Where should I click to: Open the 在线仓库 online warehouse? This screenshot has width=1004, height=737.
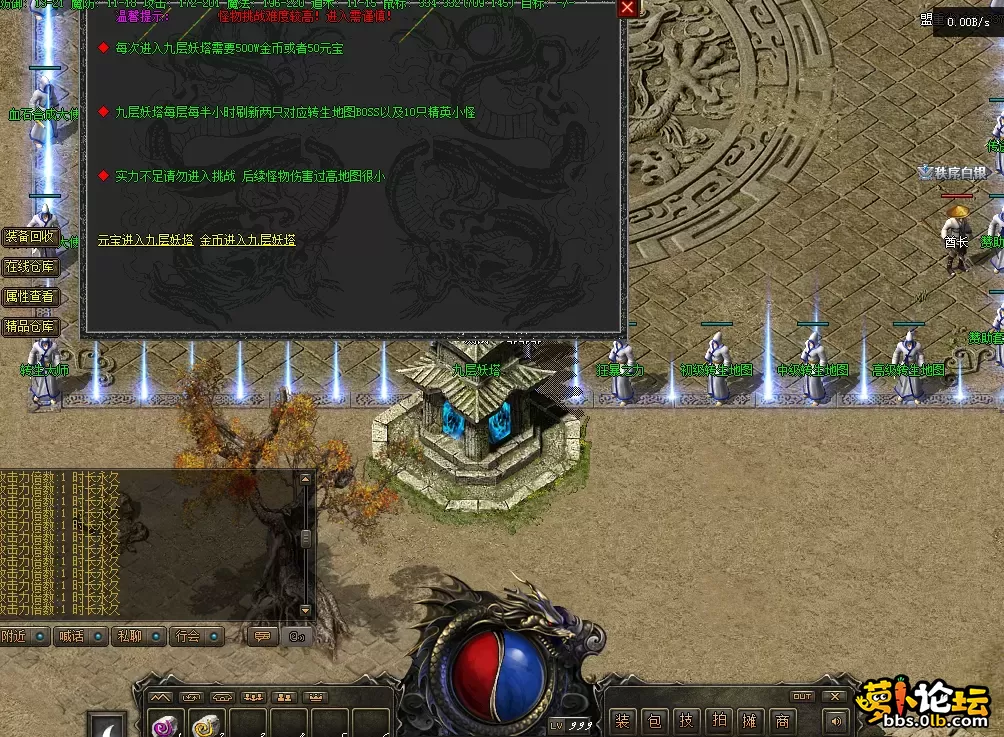point(30,267)
